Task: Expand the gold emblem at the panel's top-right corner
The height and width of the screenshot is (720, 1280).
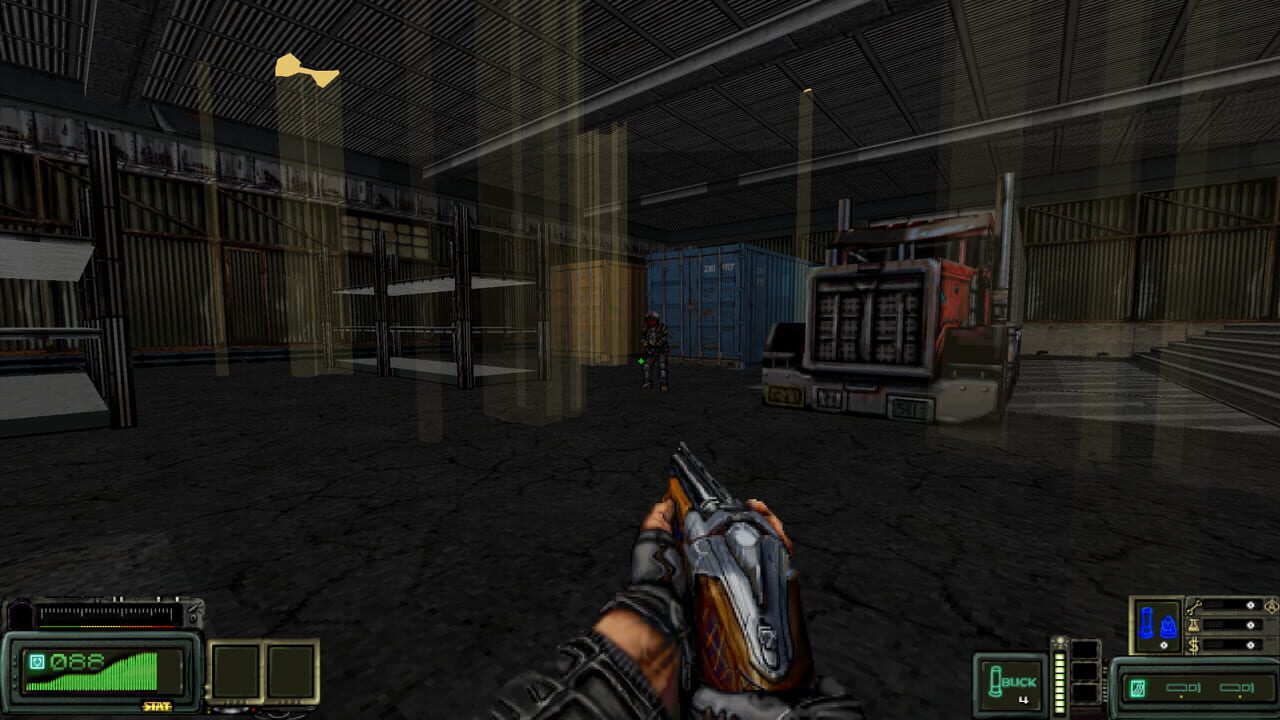Action: pos(1269,606)
